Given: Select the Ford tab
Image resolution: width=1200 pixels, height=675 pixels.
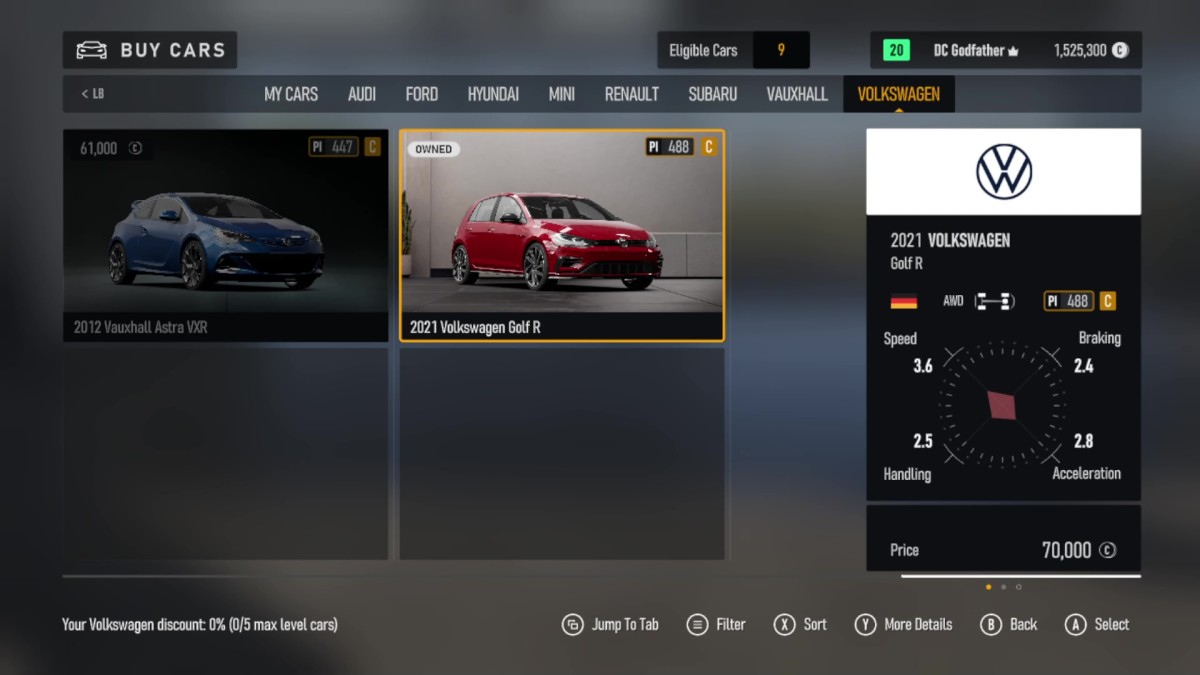Looking at the screenshot, I should pyautogui.click(x=421, y=94).
